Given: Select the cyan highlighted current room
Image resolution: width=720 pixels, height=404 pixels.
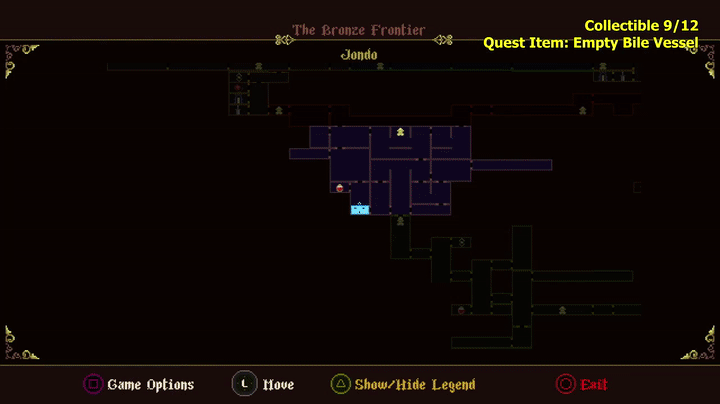Looking at the screenshot, I should coord(360,209).
